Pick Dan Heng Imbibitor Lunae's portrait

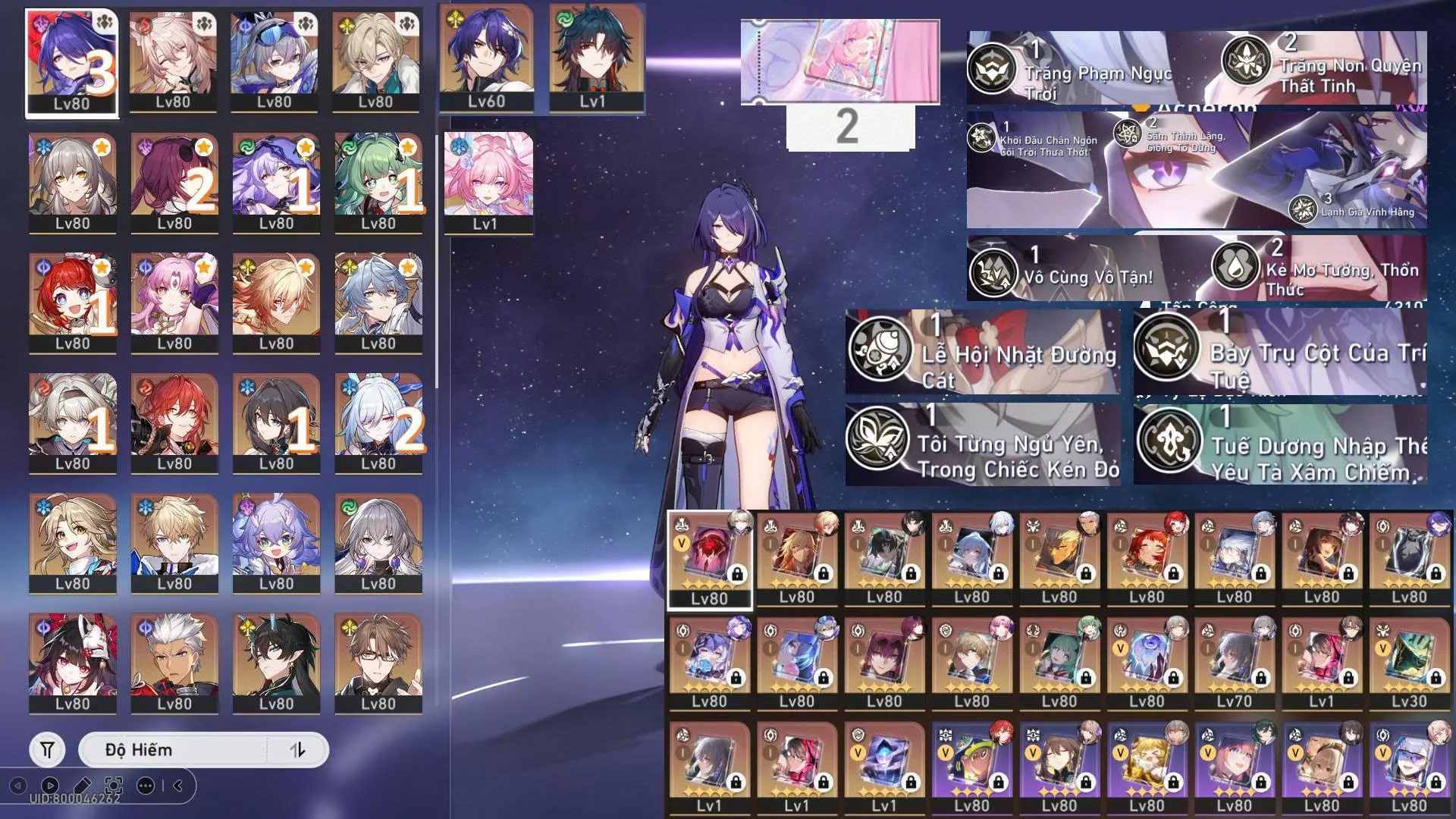(x=276, y=662)
